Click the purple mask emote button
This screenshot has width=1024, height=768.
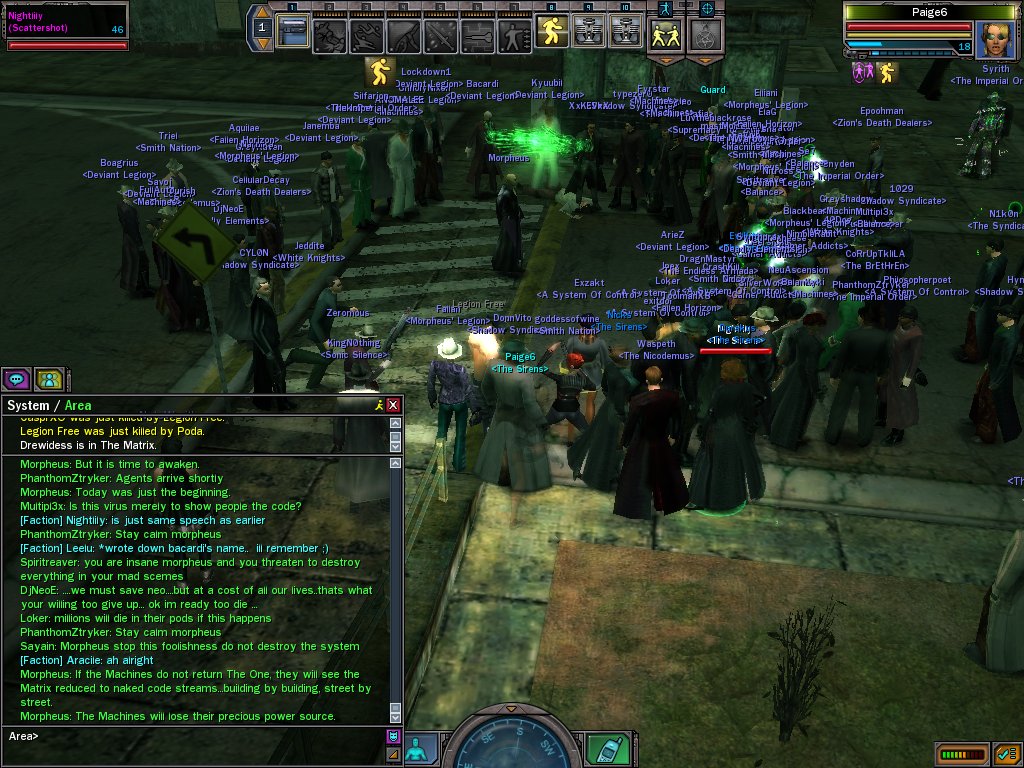click(x=393, y=736)
